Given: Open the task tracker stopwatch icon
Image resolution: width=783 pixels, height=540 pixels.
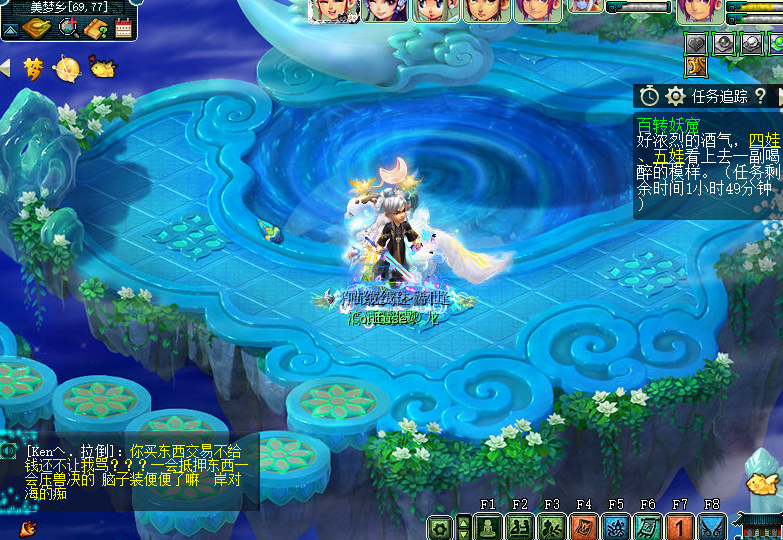Looking at the screenshot, I should coord(650,96).
